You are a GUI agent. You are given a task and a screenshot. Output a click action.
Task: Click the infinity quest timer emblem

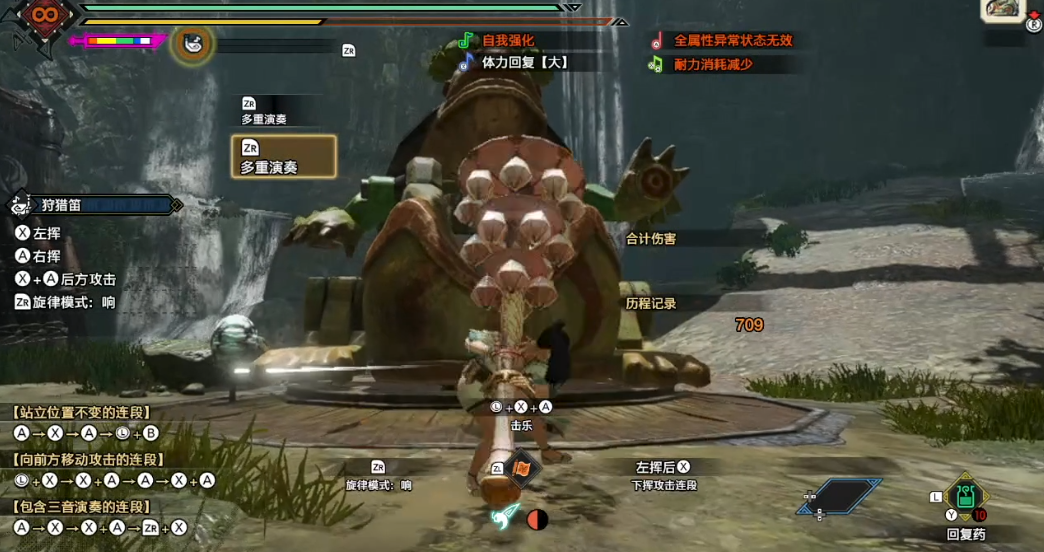click(46, 17)
